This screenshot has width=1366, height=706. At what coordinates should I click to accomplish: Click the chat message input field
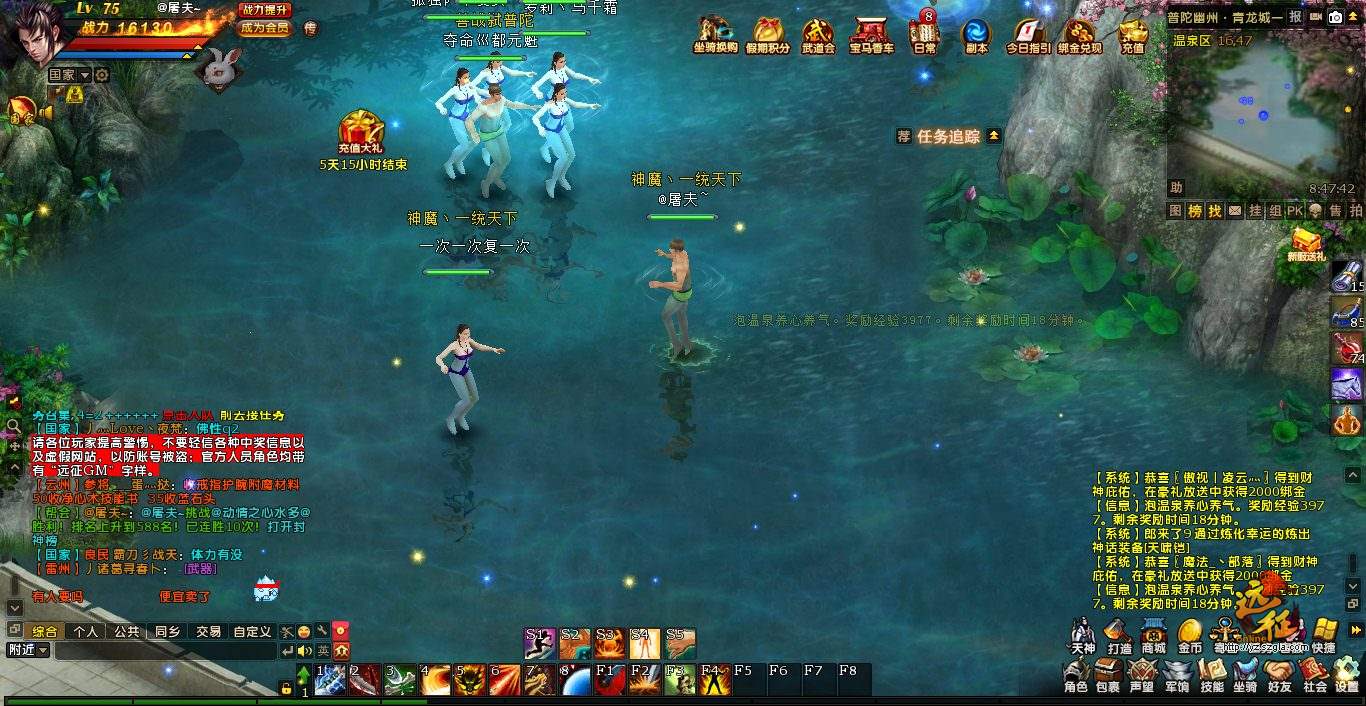tap(165, 651)
